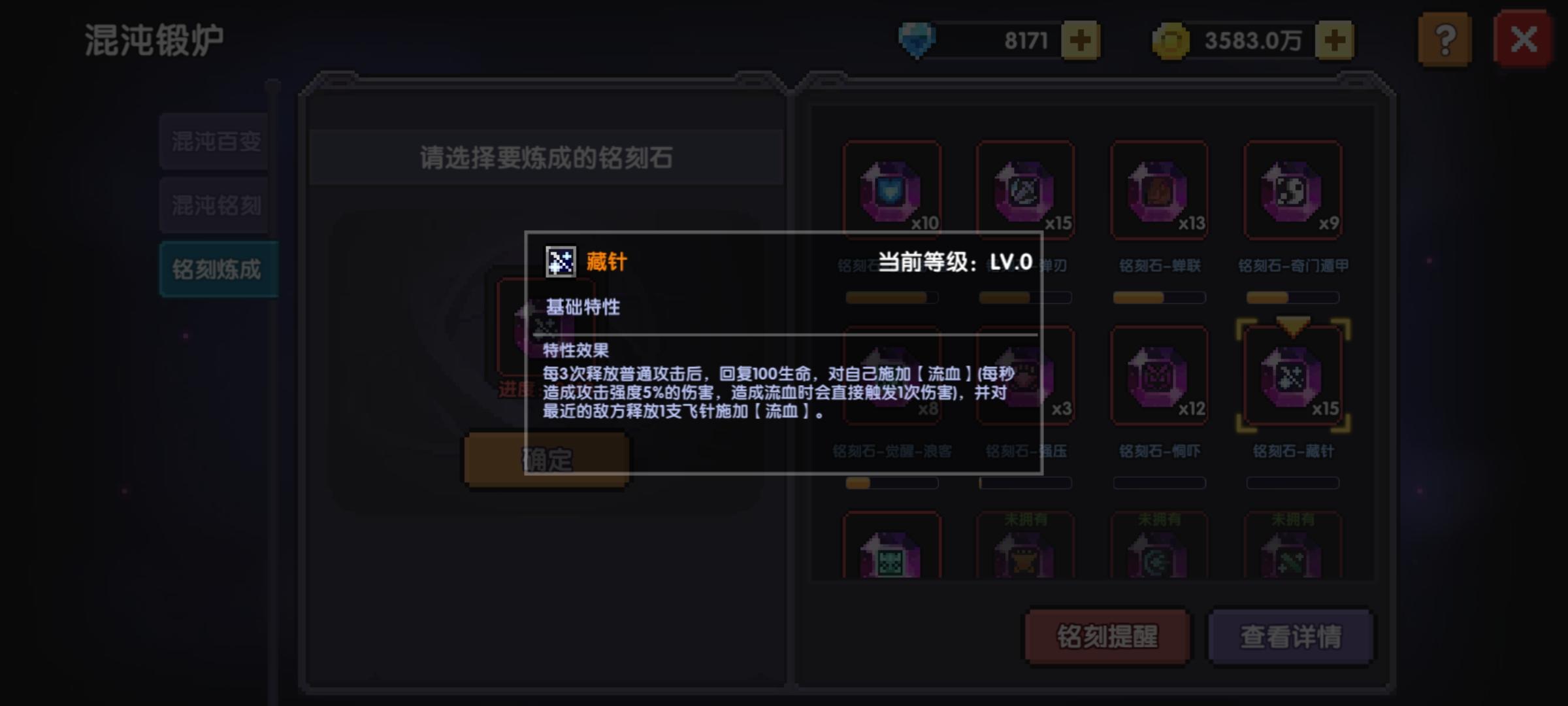This screenshot has height=706, width=1568.
Task: Select the 铭刻石-强压 stone with x3 count
Action: [1026, 376]
